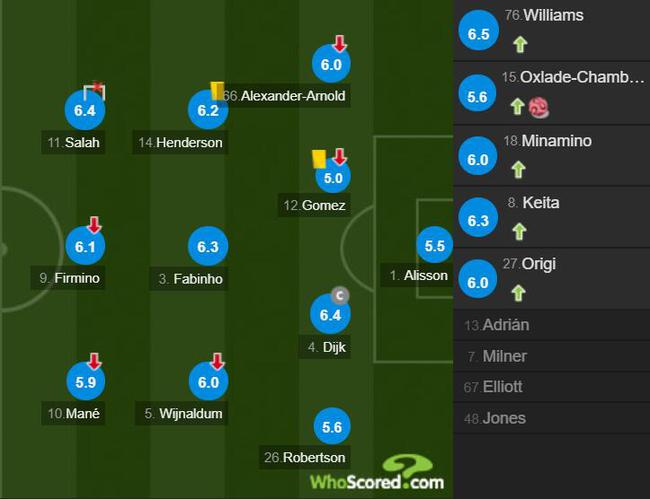Screen dimensions: 650x499
Task: Open Alexander-Arnold's player rating
Action: [x=331, y=64]
